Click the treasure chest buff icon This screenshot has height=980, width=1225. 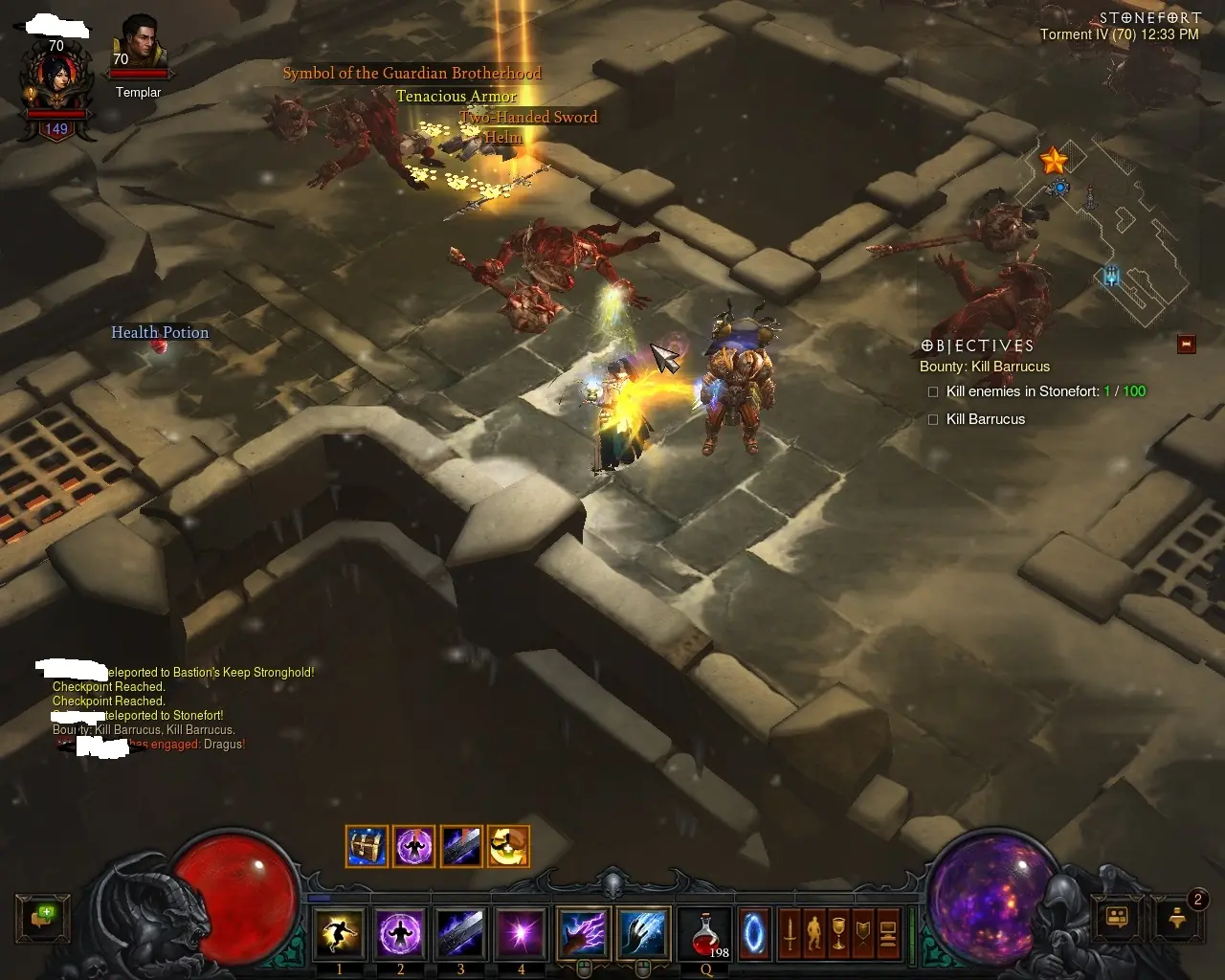(x=367, y=846)
